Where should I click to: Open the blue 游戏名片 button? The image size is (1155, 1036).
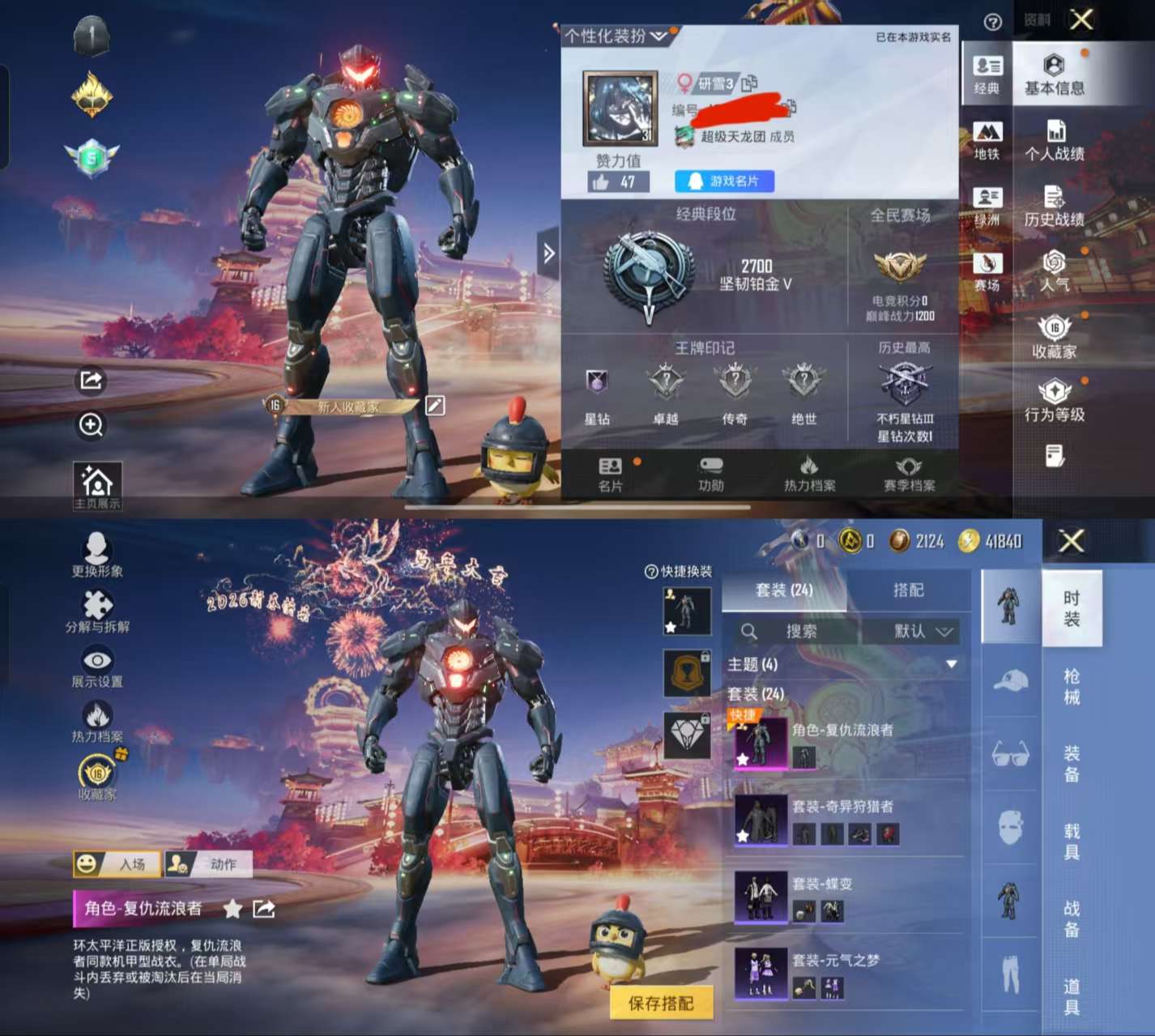click(722, 181)
